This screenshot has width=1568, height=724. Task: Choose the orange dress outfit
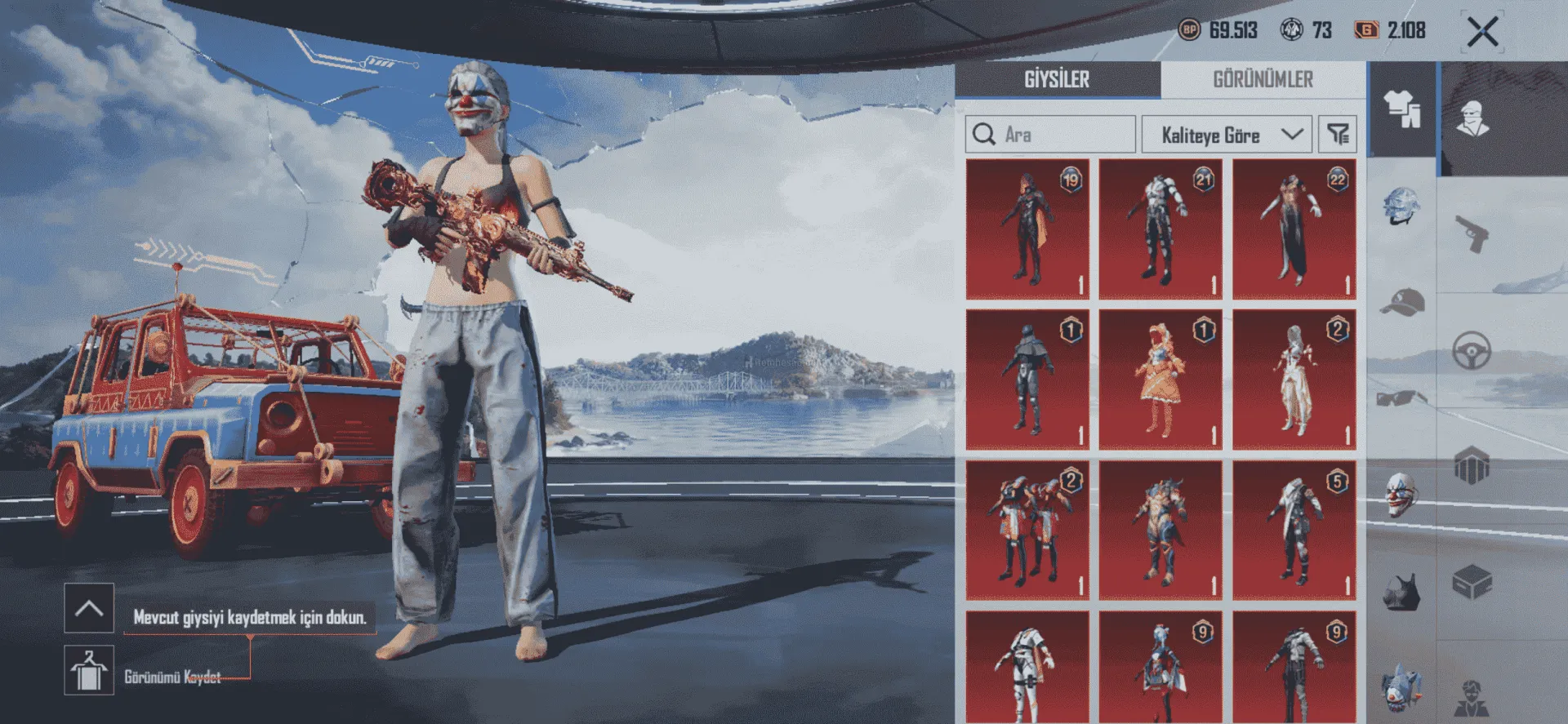coord(1160,380)
